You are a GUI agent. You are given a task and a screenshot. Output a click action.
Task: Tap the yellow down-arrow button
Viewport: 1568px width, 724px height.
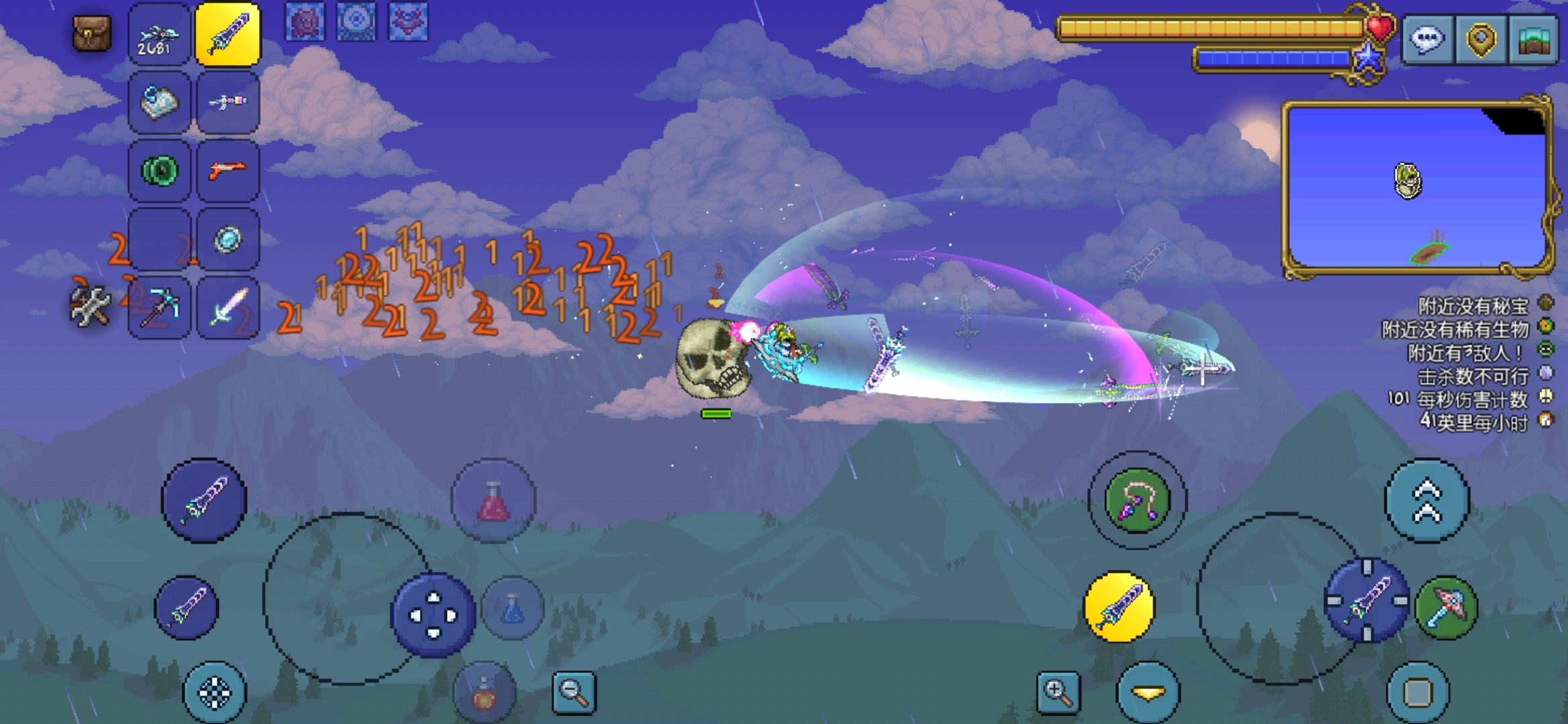point(1148,692)
